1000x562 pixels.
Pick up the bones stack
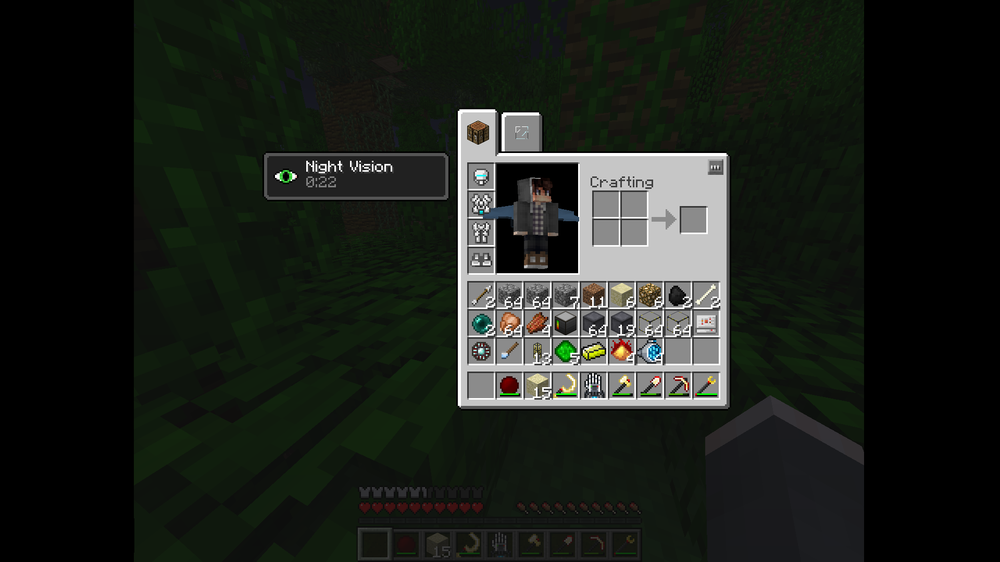point(706,295)
